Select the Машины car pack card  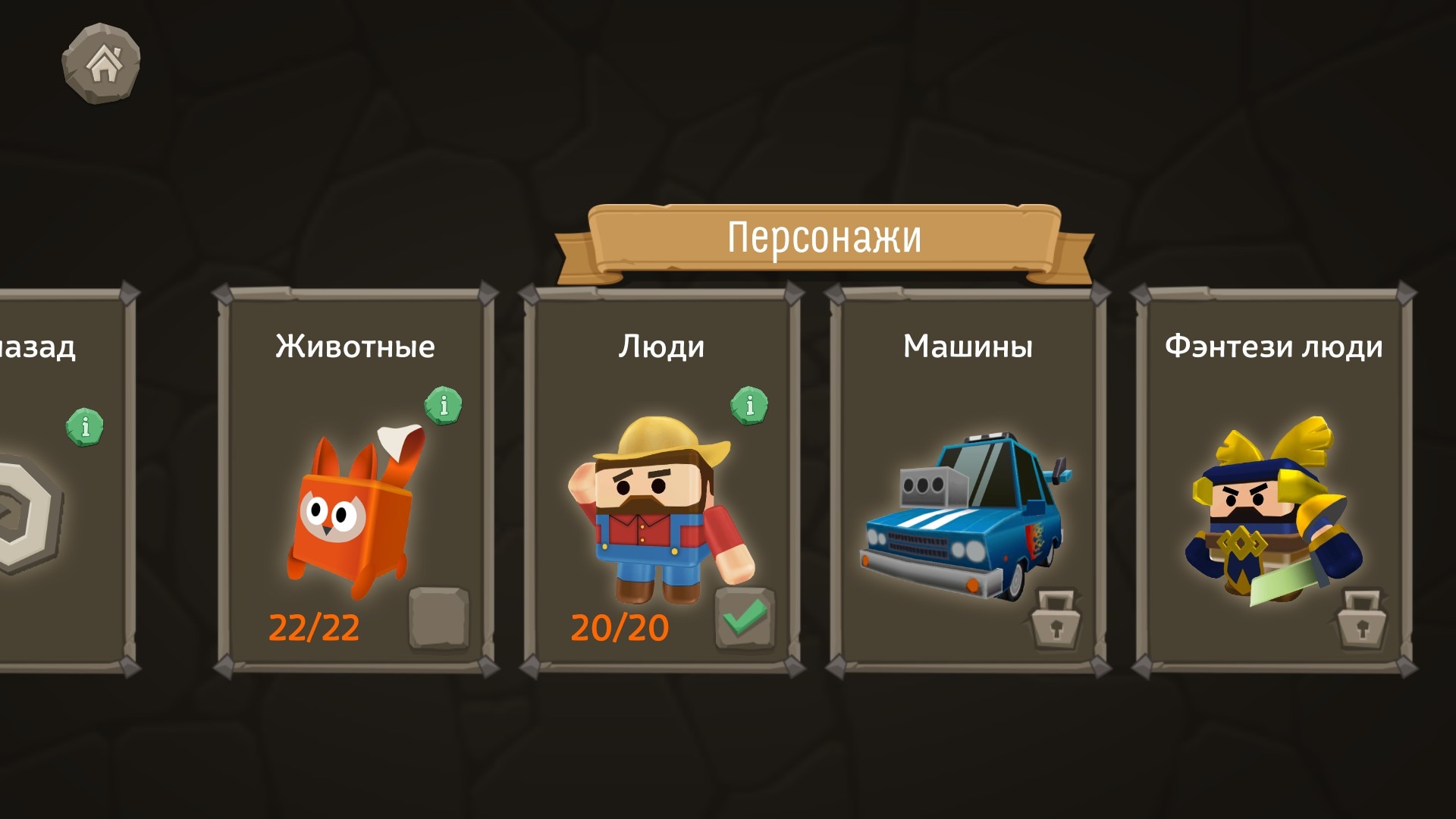[968, 500]
